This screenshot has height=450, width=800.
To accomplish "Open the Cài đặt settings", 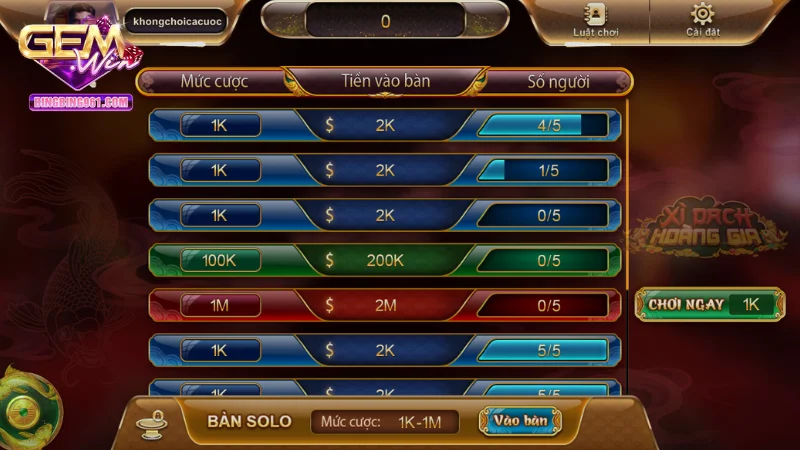I will click(703, 20).
